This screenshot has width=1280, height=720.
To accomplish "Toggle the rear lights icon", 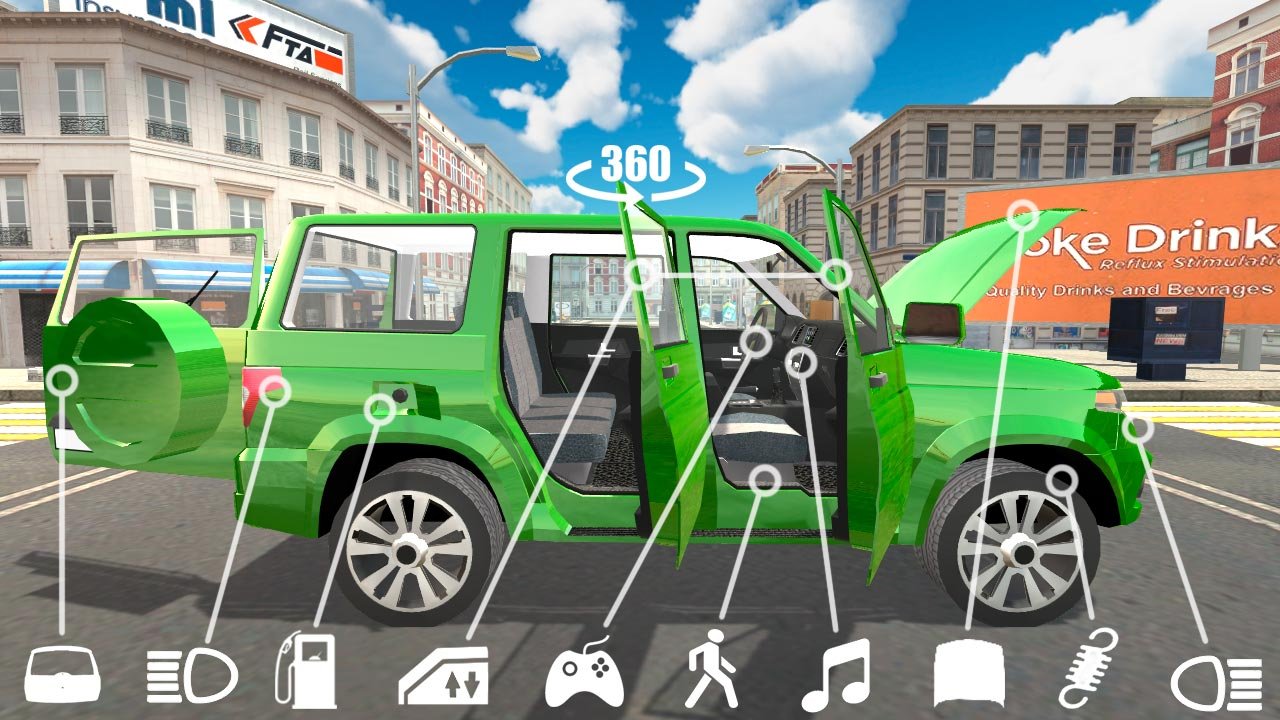I will (191, 677).
